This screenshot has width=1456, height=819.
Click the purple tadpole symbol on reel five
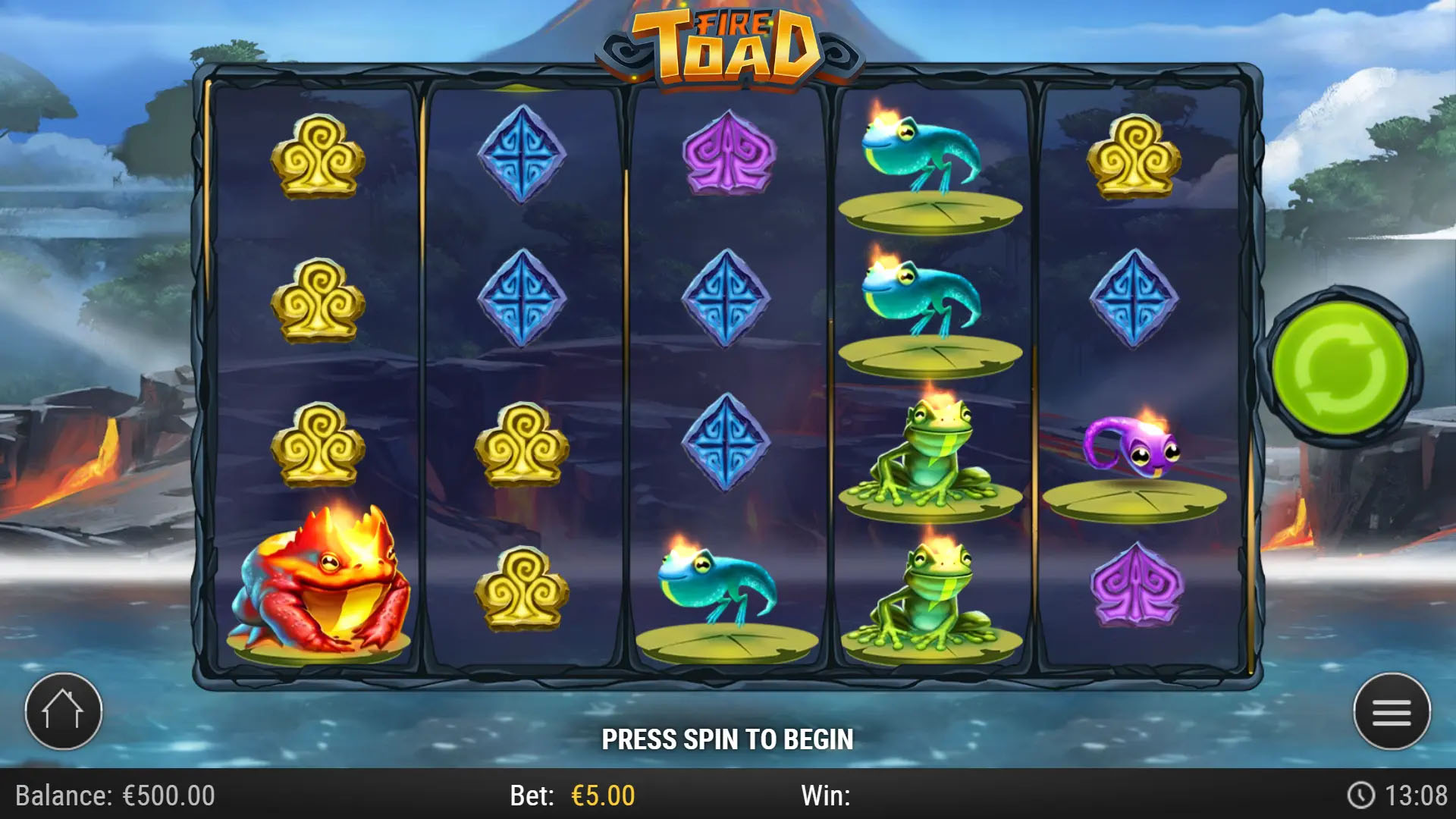1134,447
